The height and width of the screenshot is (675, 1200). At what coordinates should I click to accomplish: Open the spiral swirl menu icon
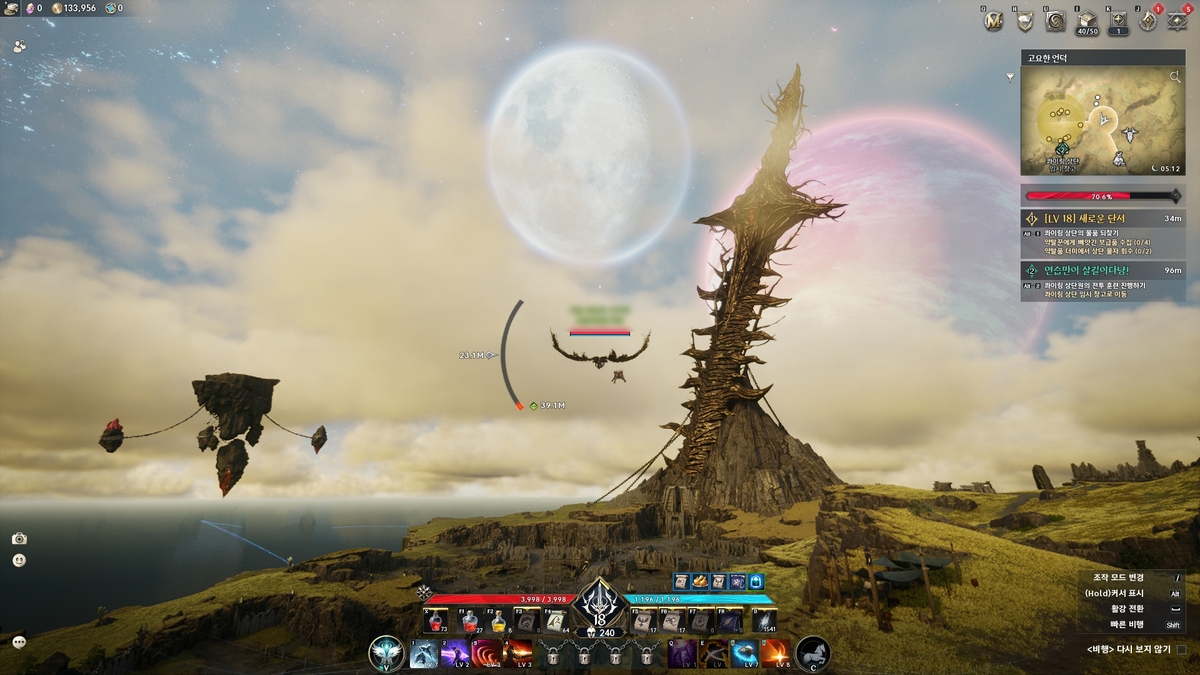click(x=1055, y=20)
